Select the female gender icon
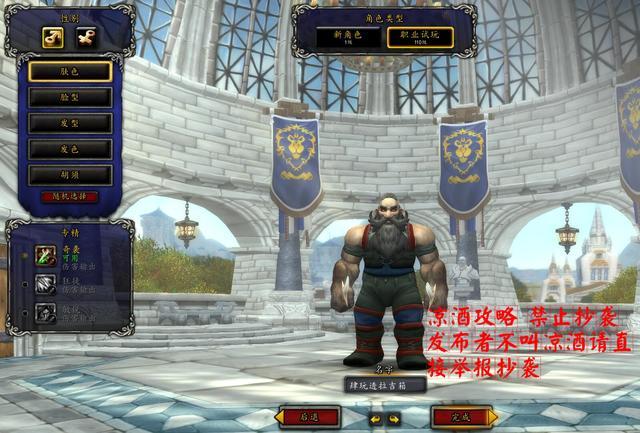Image resolution: width=640 pixels, height=433 pixels. point(86,37)
